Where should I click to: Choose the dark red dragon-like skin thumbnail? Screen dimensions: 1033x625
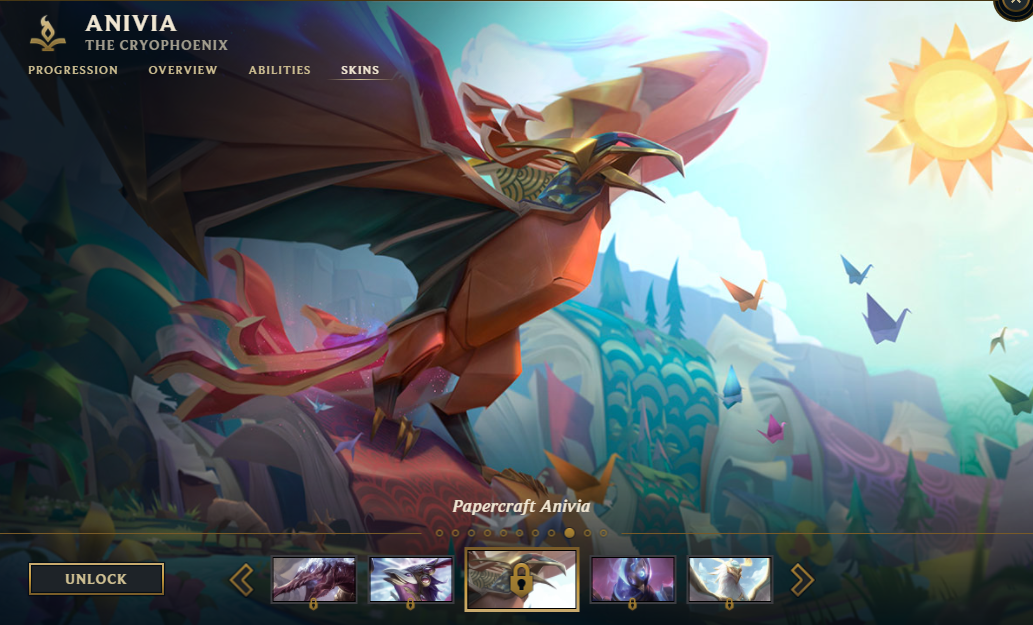click(314, 580)
